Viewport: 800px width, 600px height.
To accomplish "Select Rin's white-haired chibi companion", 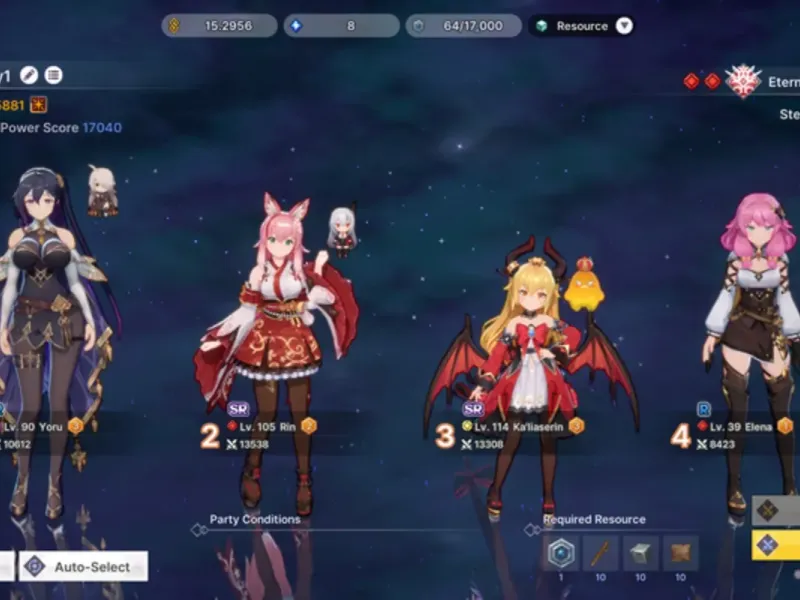I will pyautogui.click(x=341, y=232).
